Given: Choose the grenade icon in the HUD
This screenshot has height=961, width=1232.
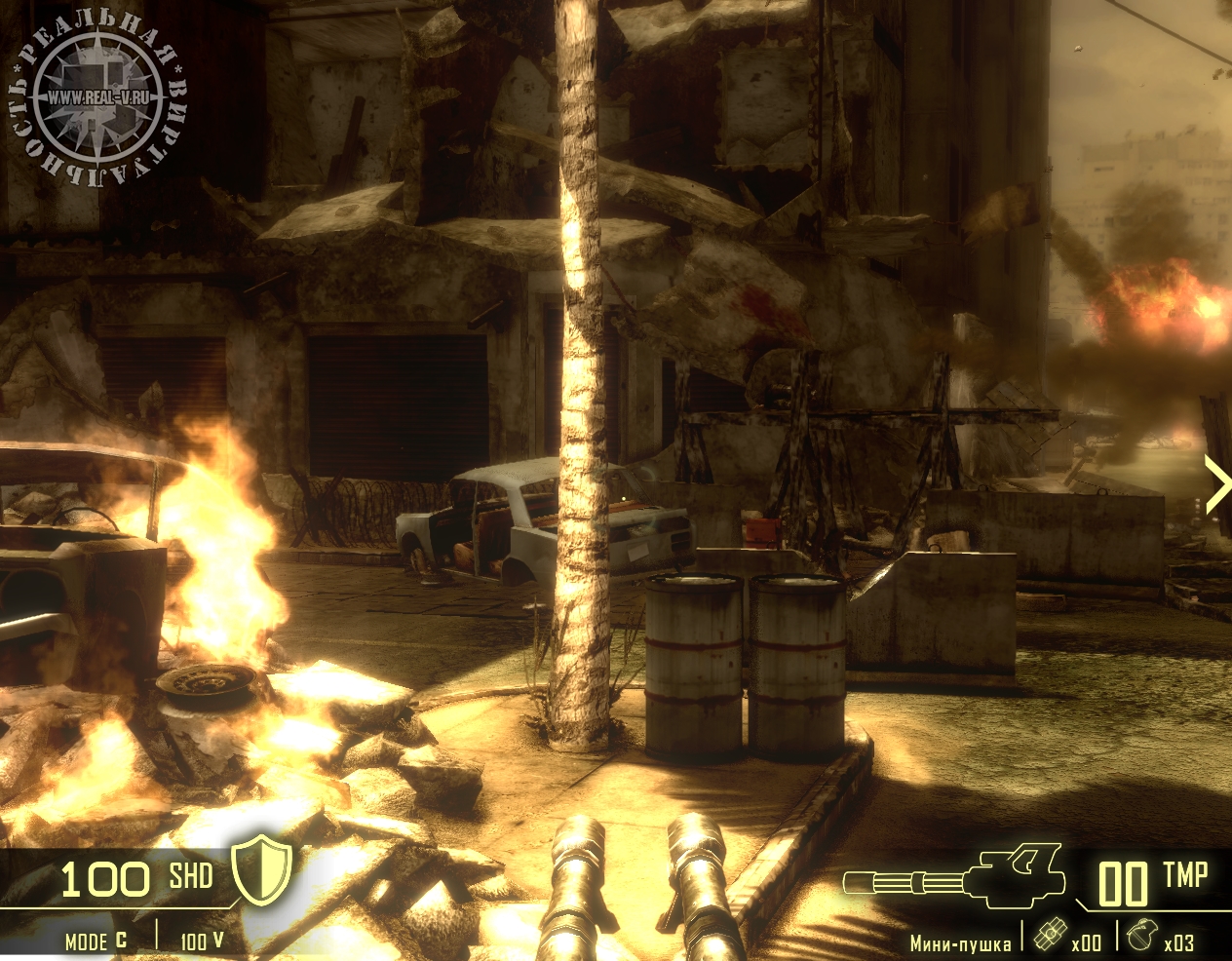Looking at the screenshot, I should [x=1138, y=935].
